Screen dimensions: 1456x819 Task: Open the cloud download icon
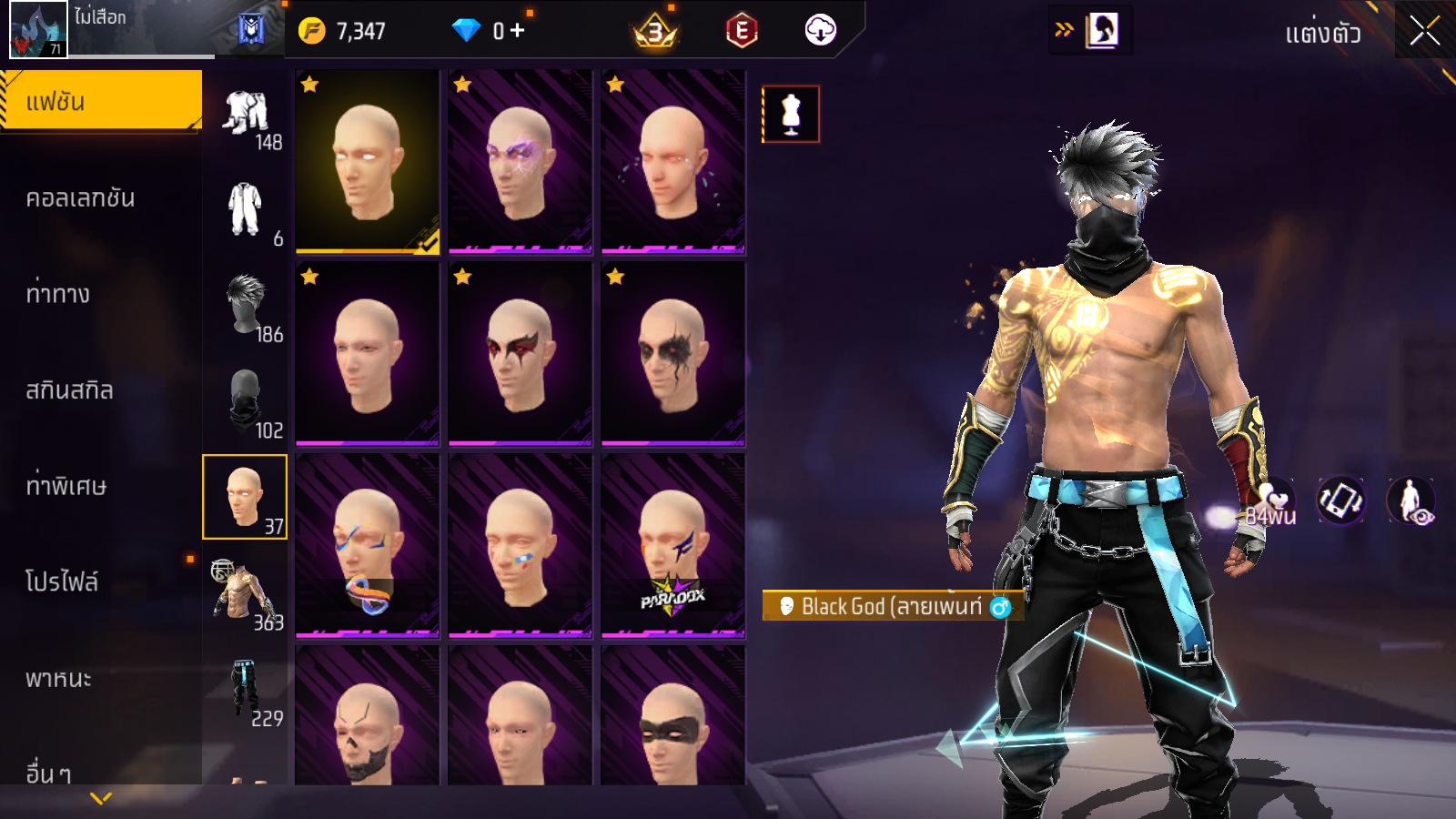[820, 31]
